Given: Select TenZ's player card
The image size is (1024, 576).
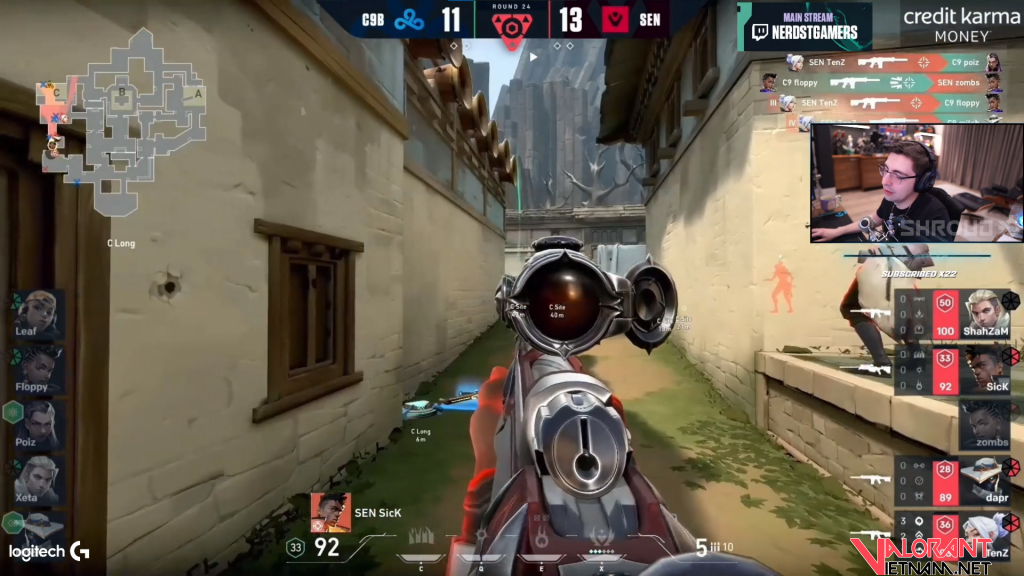Looking at the screenshot, I should [x=985, y=533].
